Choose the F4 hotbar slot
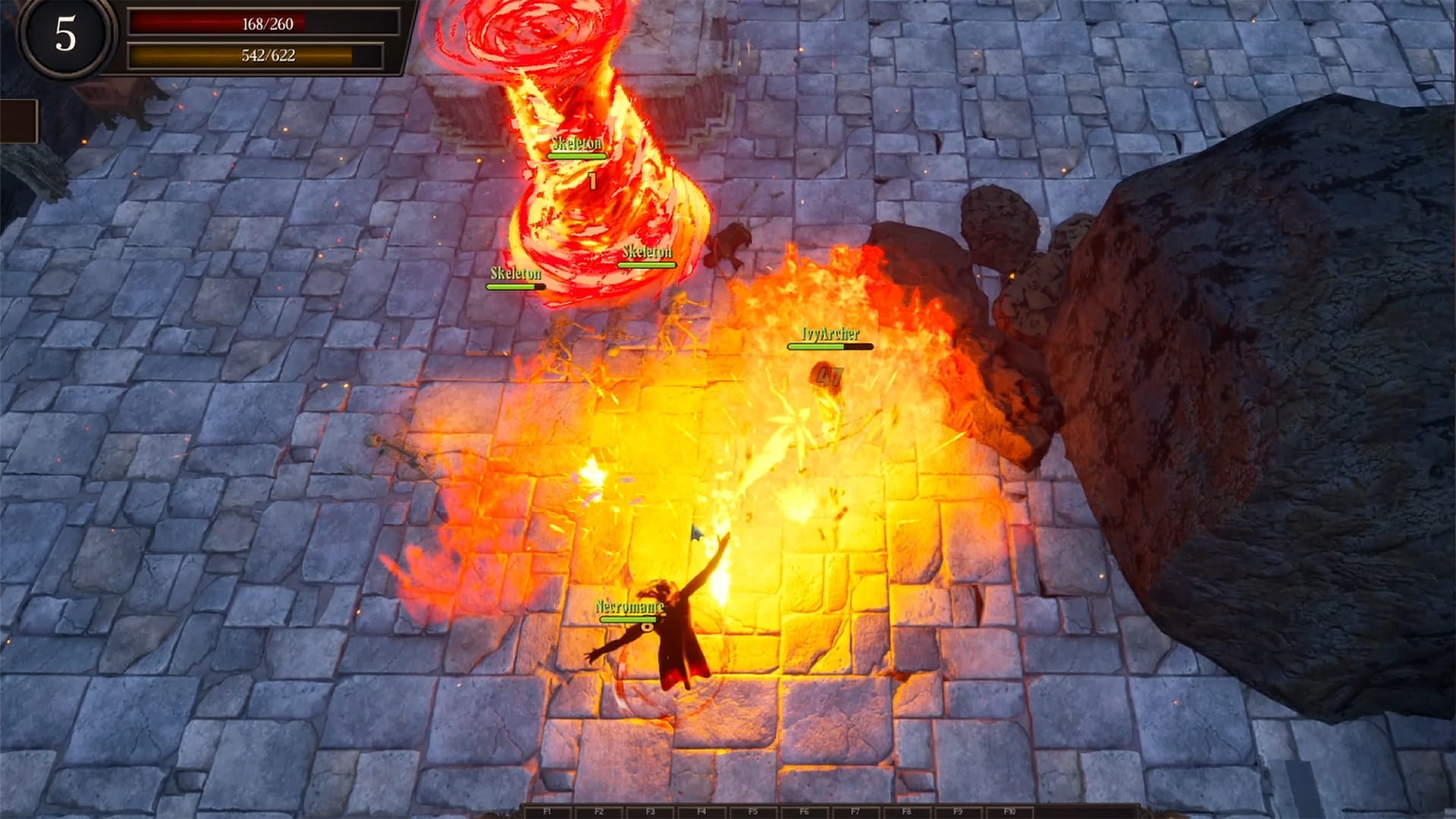 tap(701, 811)
